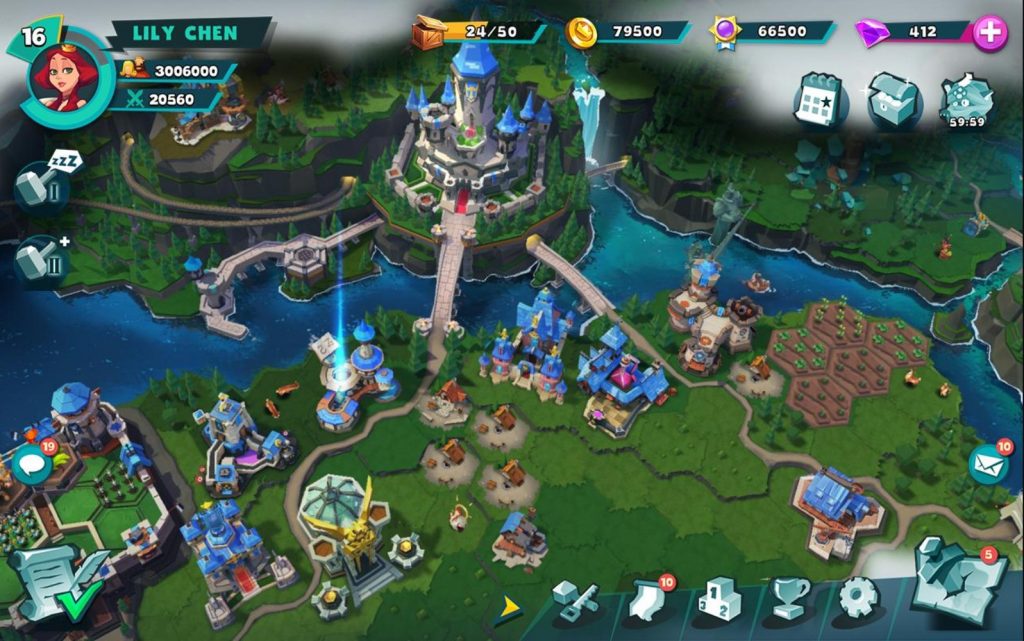1024x641 pixels.
Task: Open the sparkling treasure chest rewards
Action: point(894,100)
